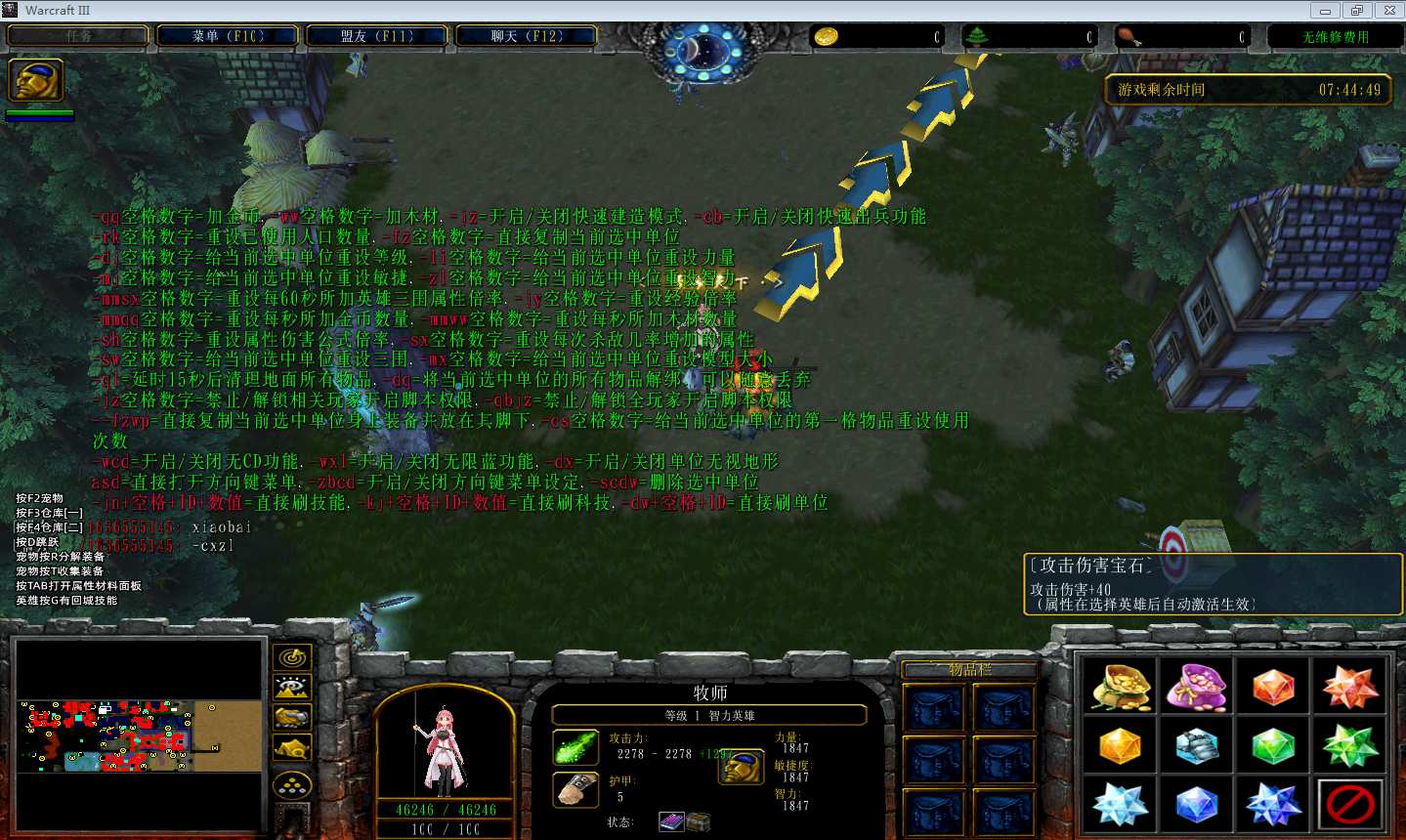Pick the green spiky star crystal
This screenshot has width=1406, height=840.
pyautogui.click(x=1350, y=747)
